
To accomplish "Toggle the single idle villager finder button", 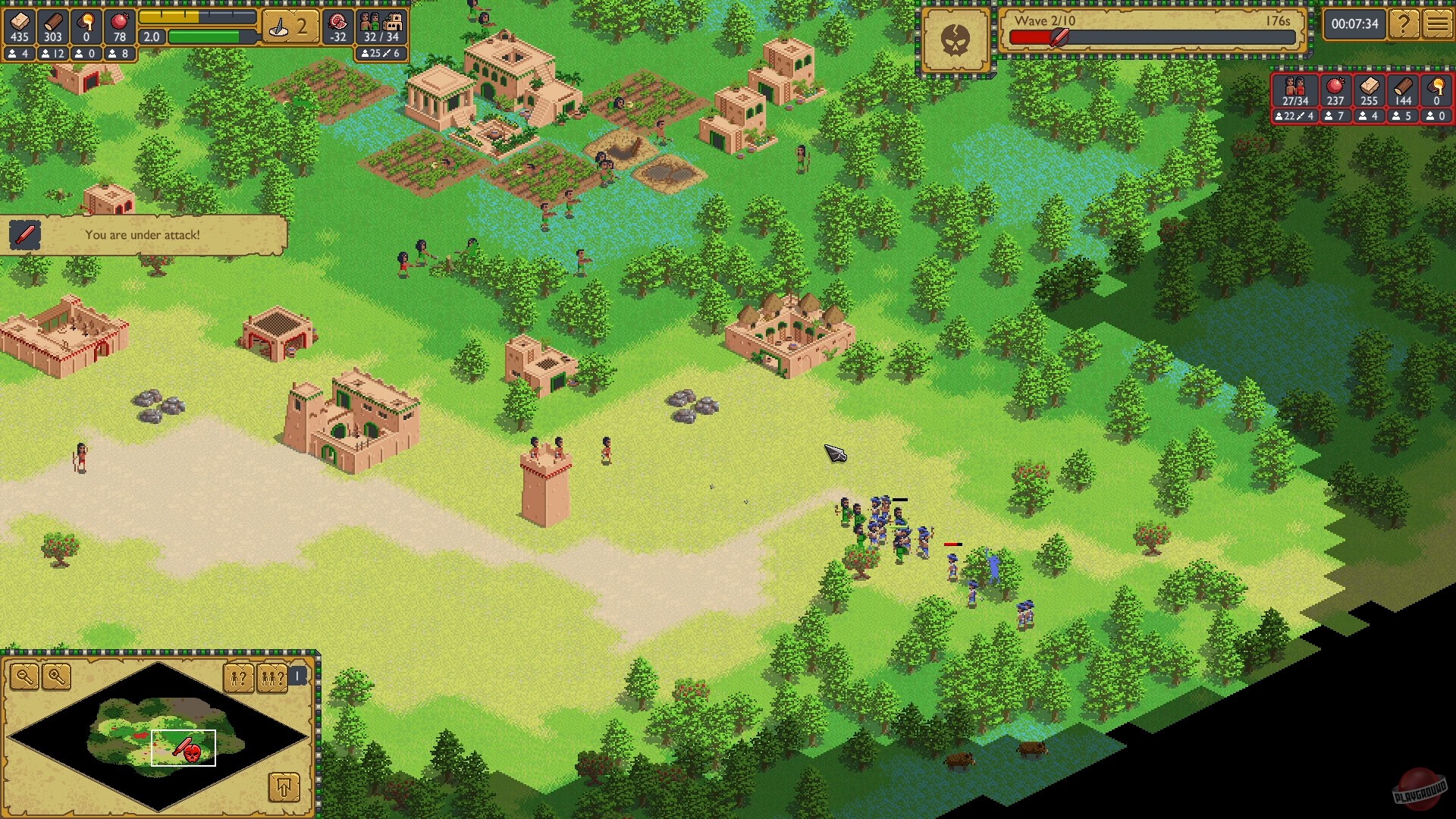I will click(239, 679).
